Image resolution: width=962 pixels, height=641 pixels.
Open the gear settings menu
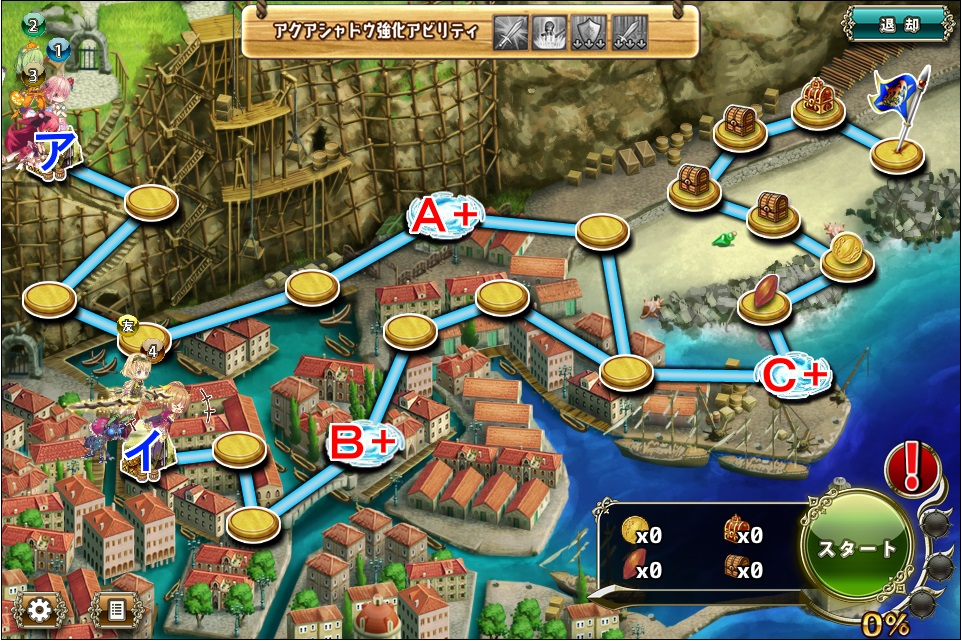coord(40,609)
